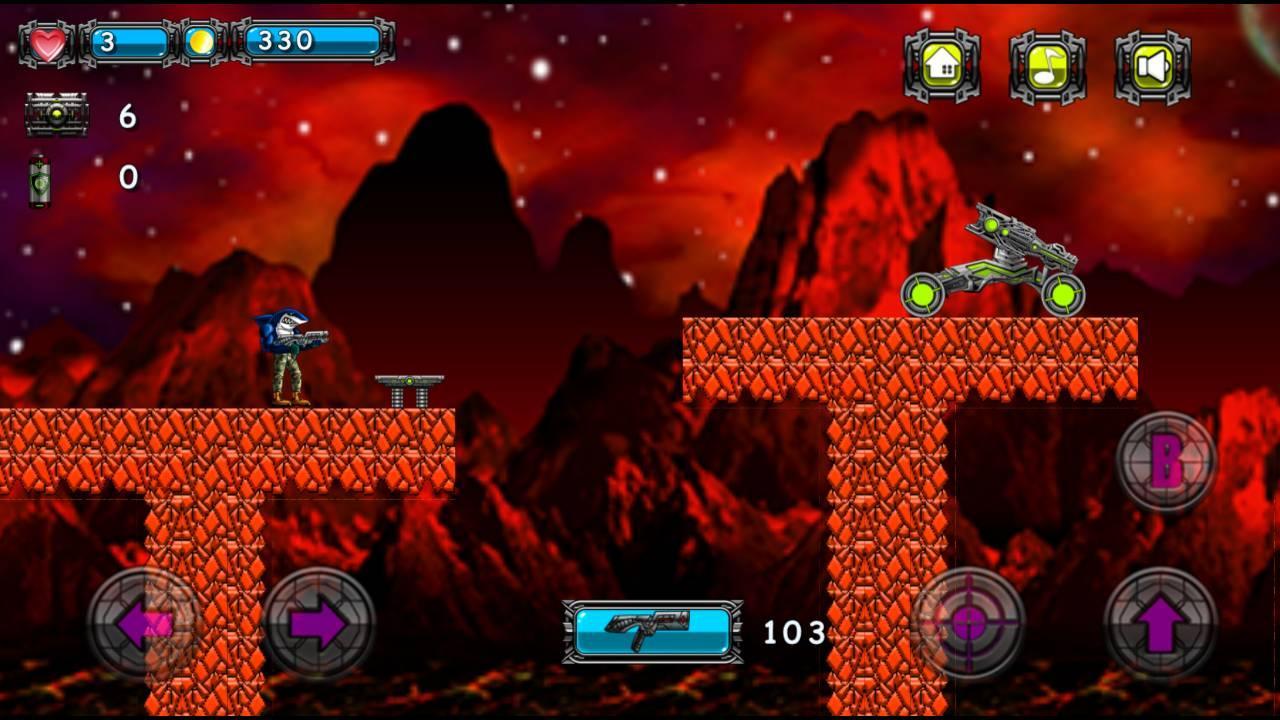
Task: Toggle the sound effects speaker
Action: pos(1153,67)
